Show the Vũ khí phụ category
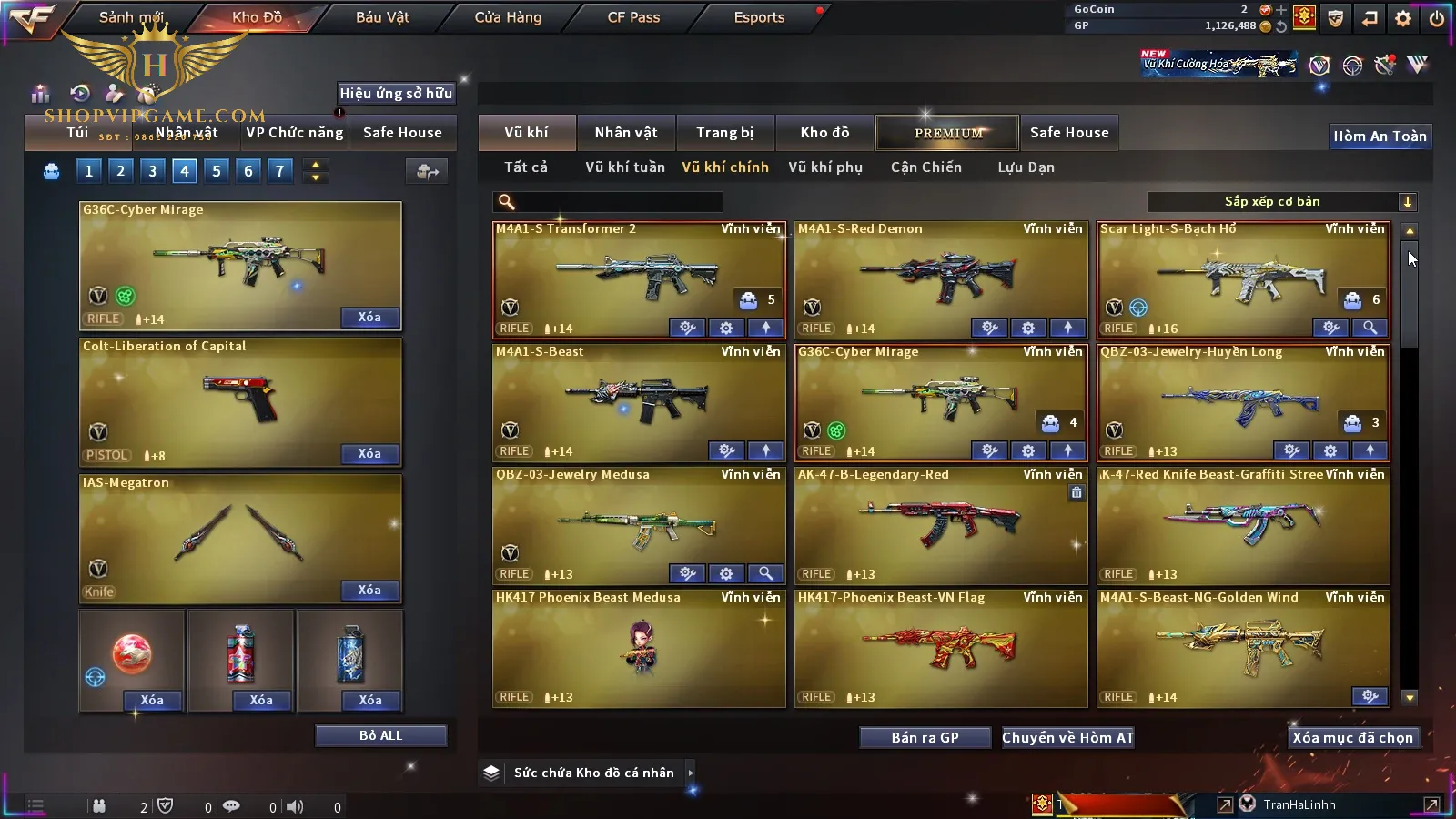Image resolution: width=1456 pixels, height=819 pixels. click(x=824, y=167)
